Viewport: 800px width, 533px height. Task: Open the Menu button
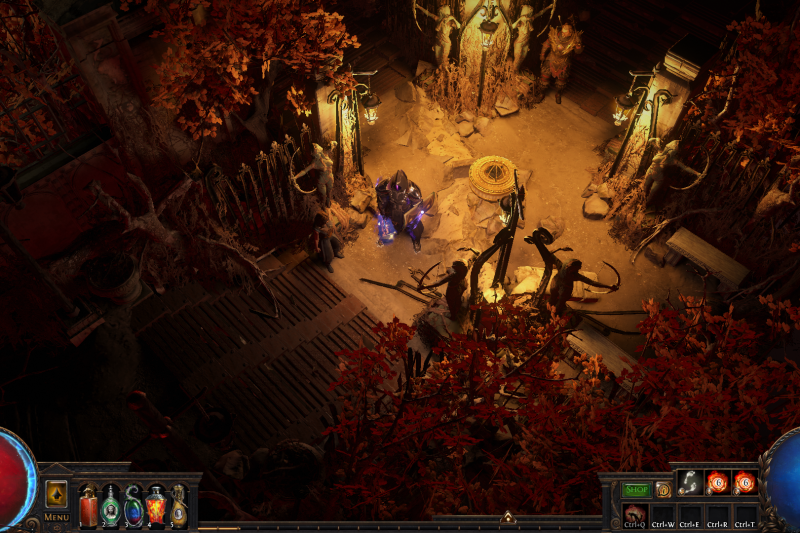click(x=56, y=517)
